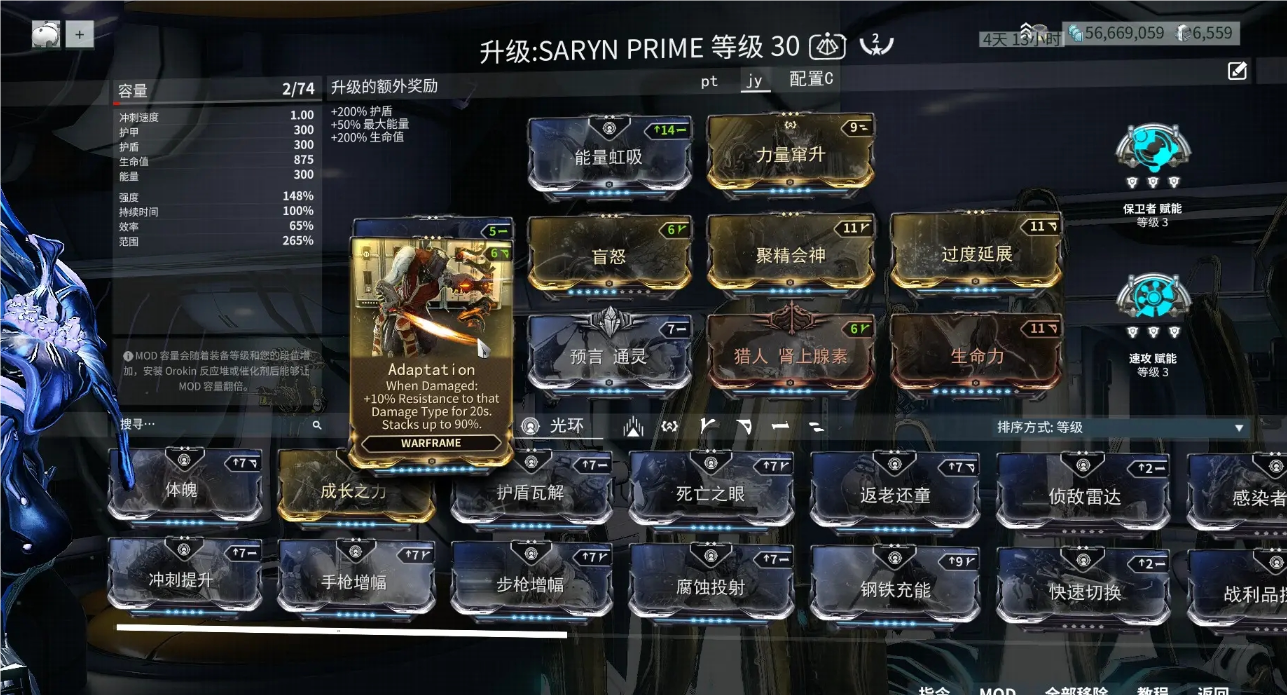Click the plus button beside the piggy icon

79,35
